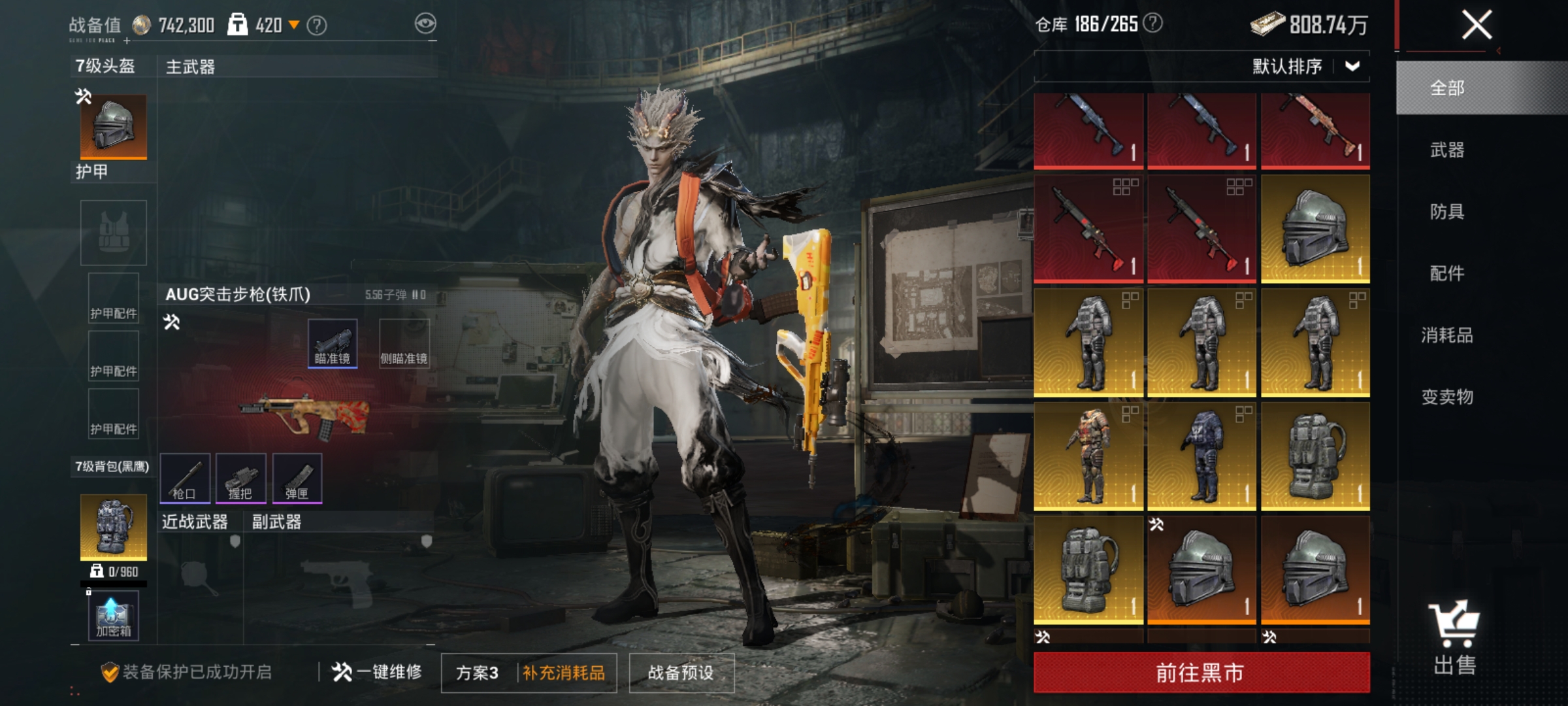Open the 战备预设 loadout presets
This screenshot has height=706, width=1568.
[x=681, y=673]
